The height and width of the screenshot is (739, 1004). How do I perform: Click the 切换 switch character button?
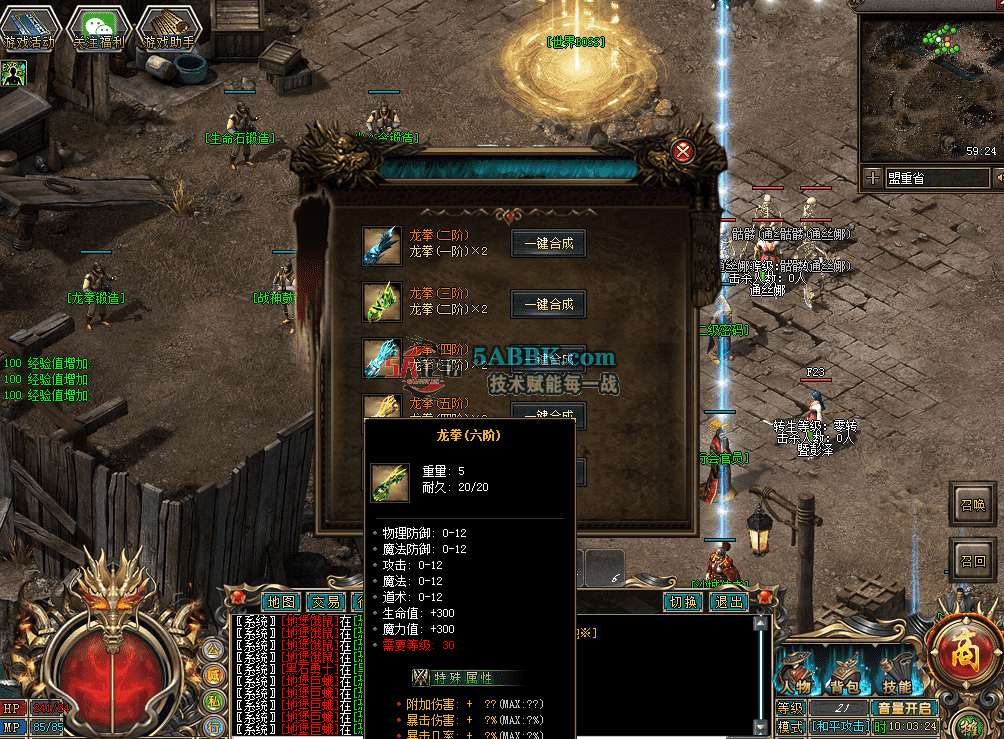click(x=684, y=602)
